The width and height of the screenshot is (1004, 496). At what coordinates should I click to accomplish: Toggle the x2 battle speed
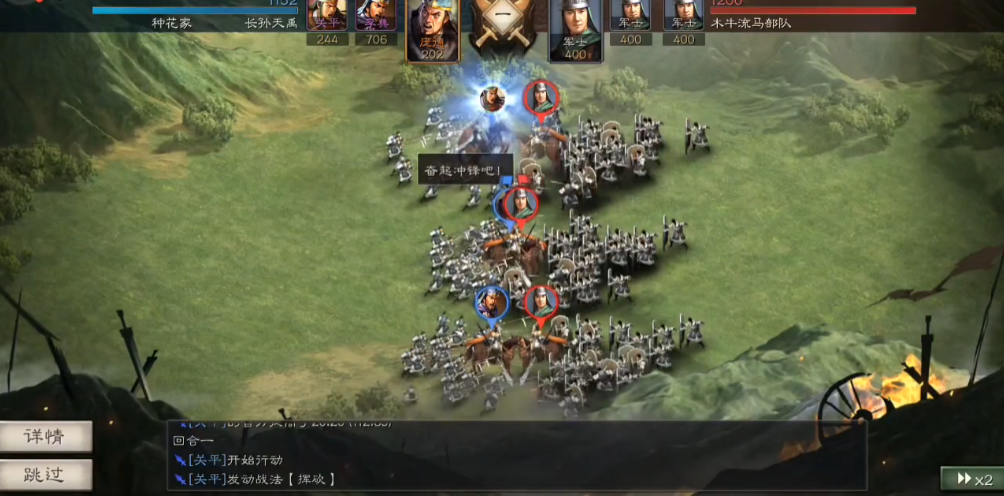[970, 479]
